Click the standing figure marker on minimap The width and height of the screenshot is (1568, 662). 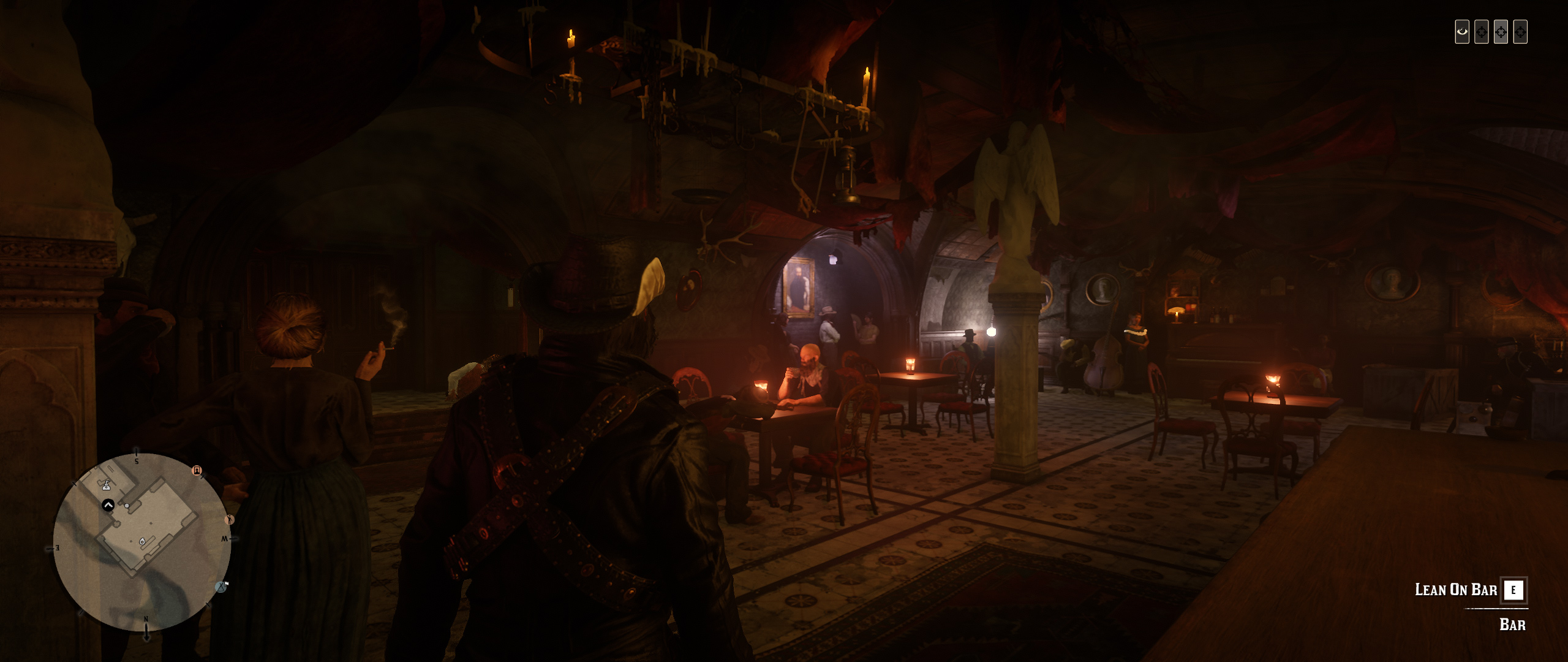[230, 520]
